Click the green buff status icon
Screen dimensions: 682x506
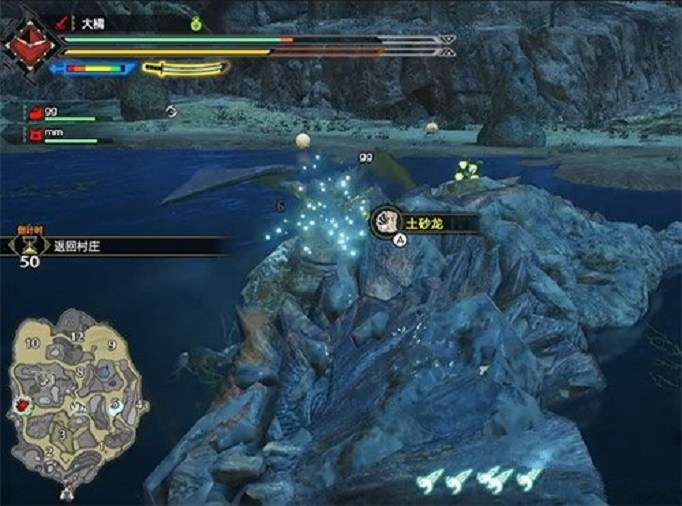195,22
